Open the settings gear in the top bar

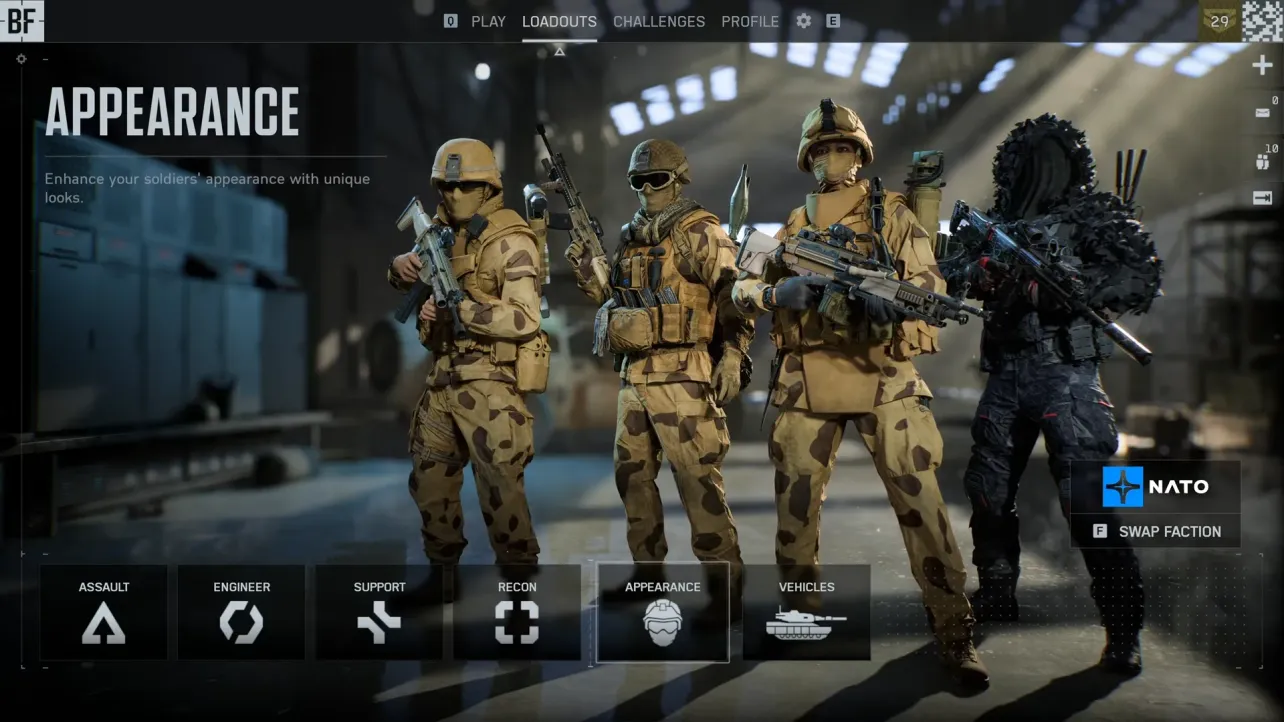pos(803,21)
